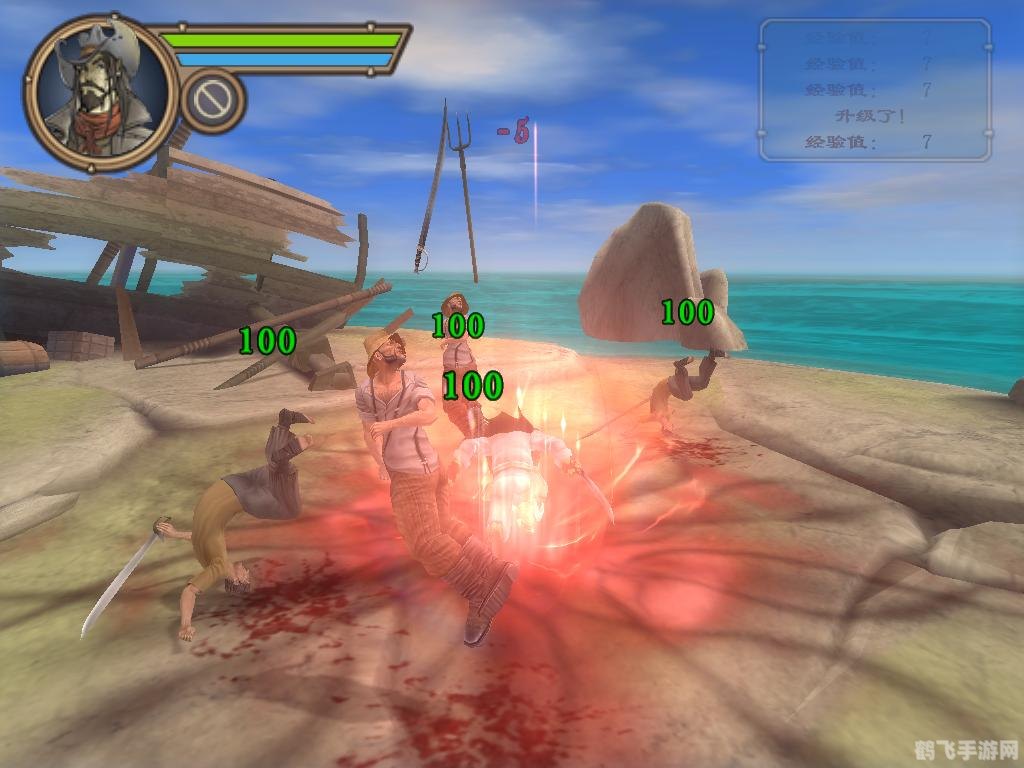Open the experience message log panel
The width and height of the screenshot is (1024, 768).
875,90
